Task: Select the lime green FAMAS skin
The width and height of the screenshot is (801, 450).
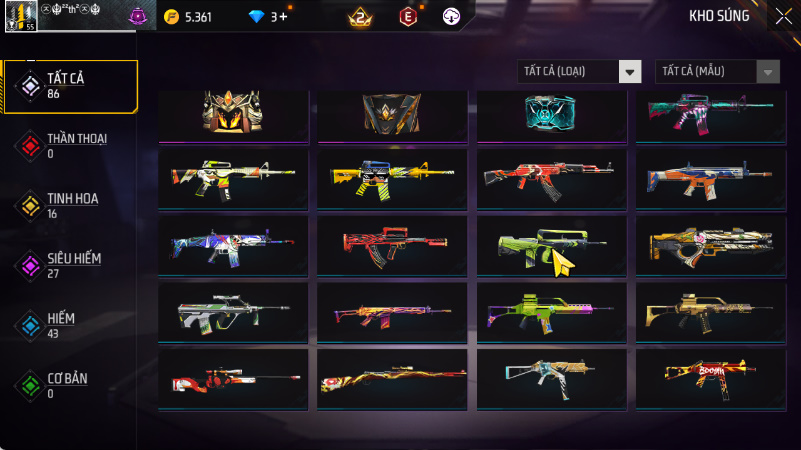Action: tap(552, 246)
